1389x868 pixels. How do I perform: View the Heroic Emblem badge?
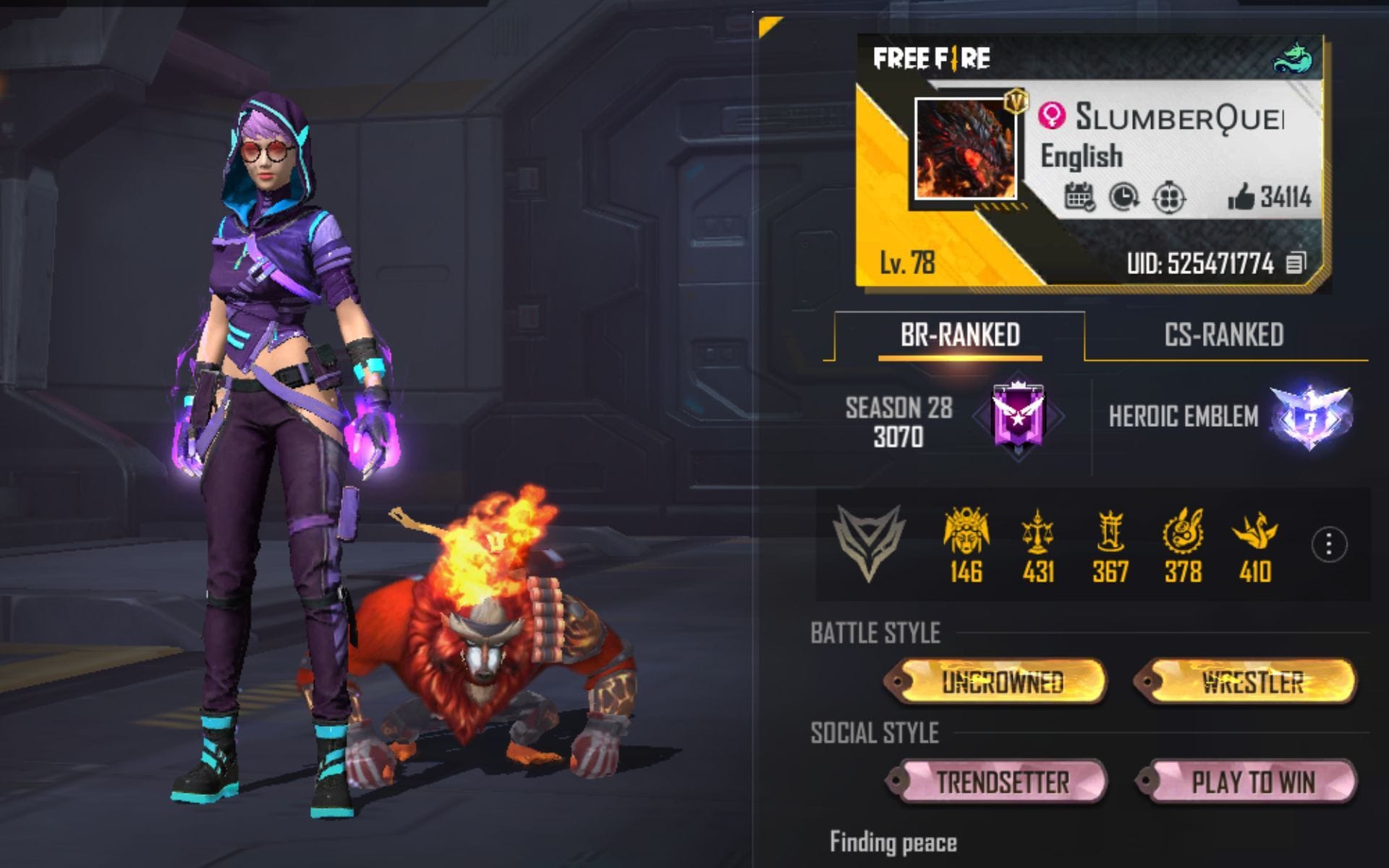coord(1310,417)
